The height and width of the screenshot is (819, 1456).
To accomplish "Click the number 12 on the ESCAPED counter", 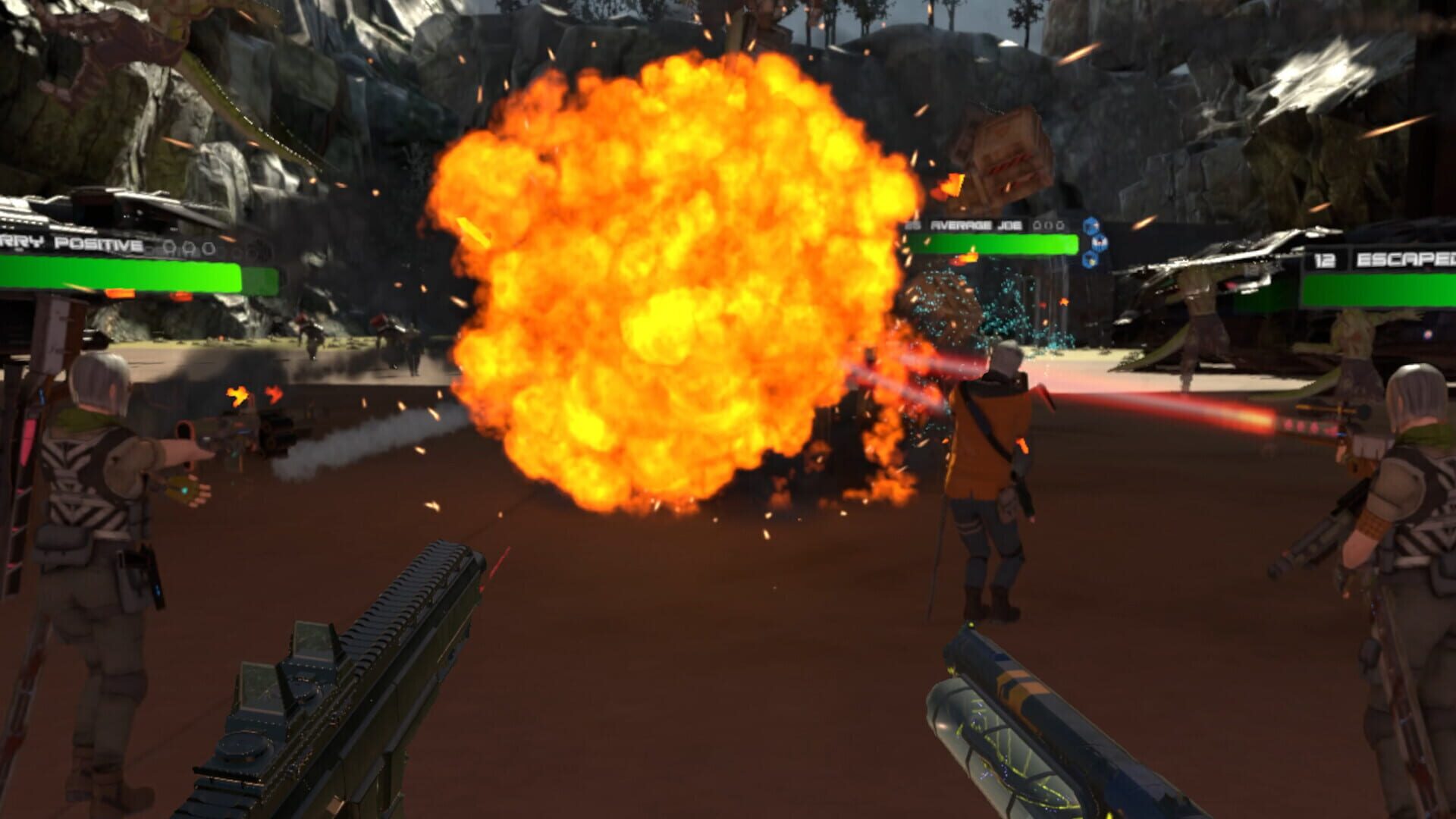I will (x=1325, y=260).
